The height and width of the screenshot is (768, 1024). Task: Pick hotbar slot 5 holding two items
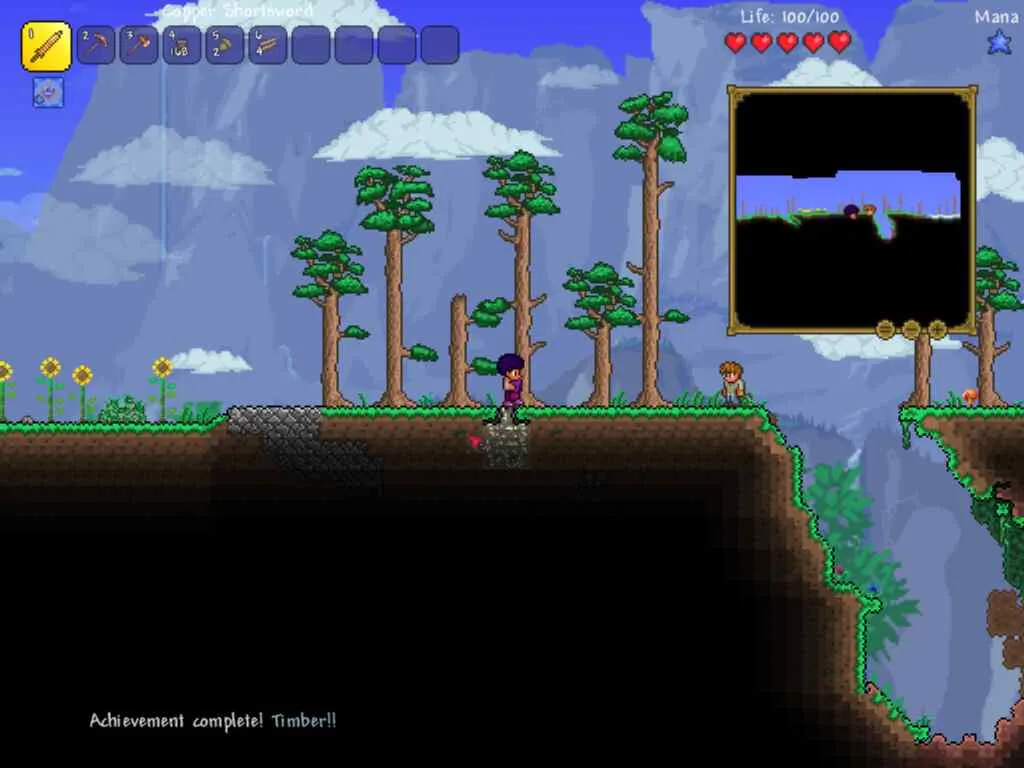click(225, 46)
